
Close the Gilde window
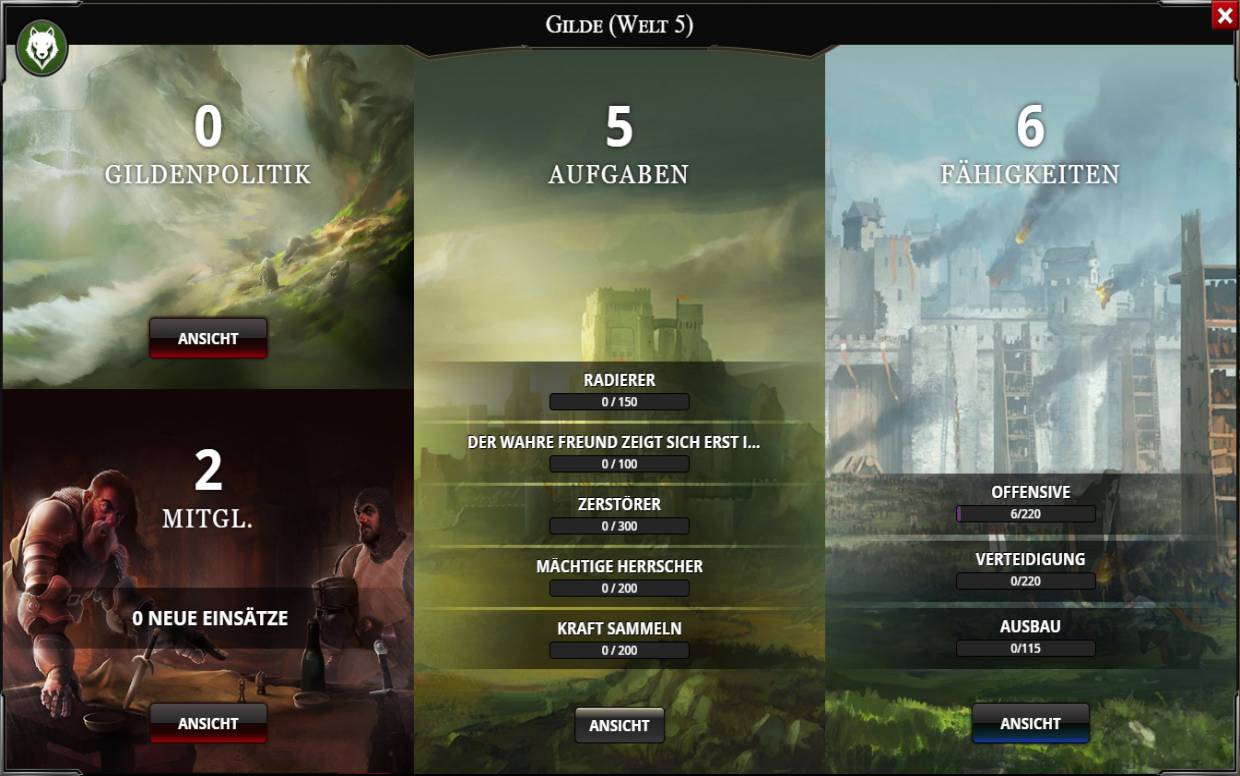click(1224, 16)
